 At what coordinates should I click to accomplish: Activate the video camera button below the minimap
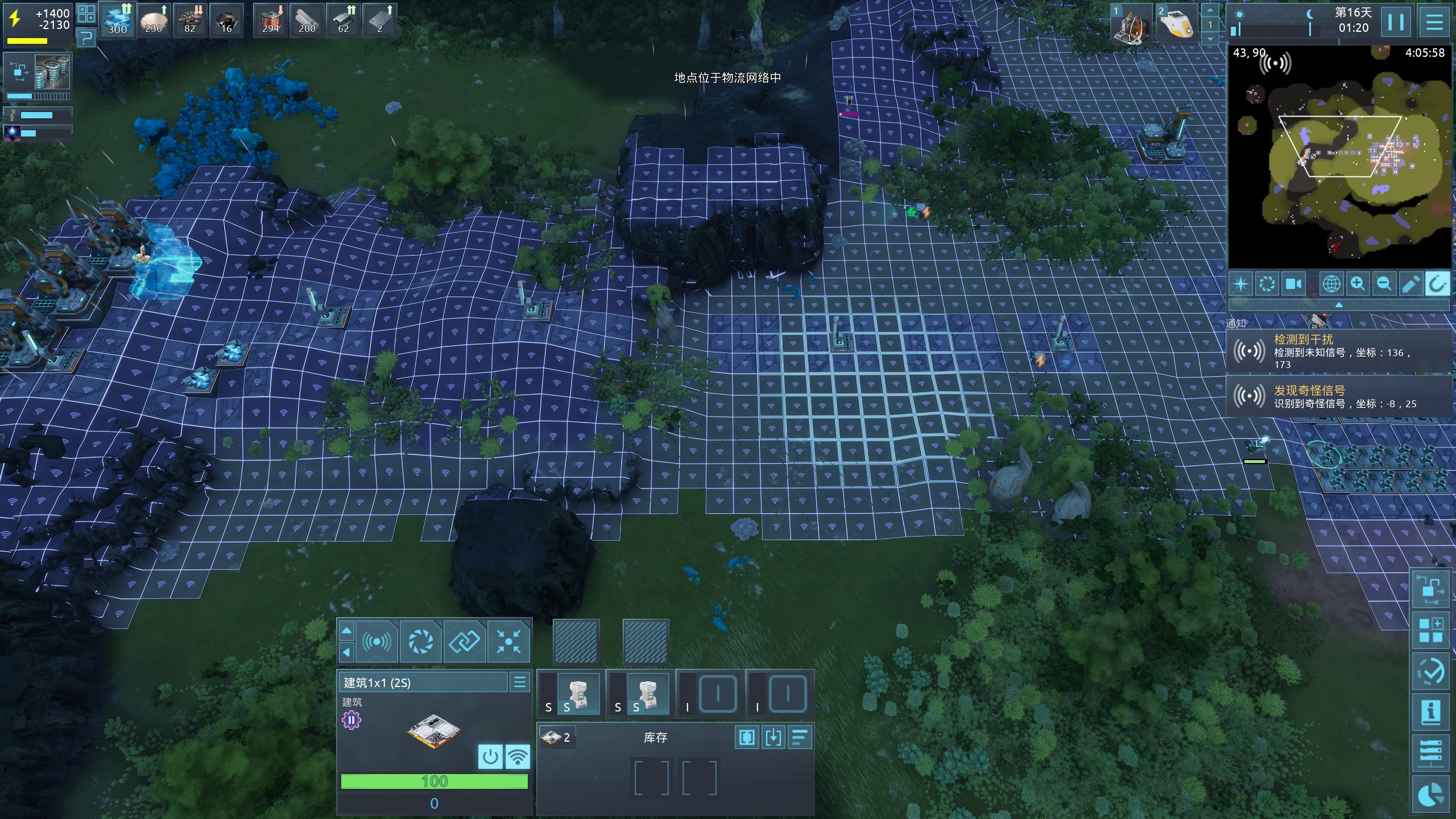1293,283
